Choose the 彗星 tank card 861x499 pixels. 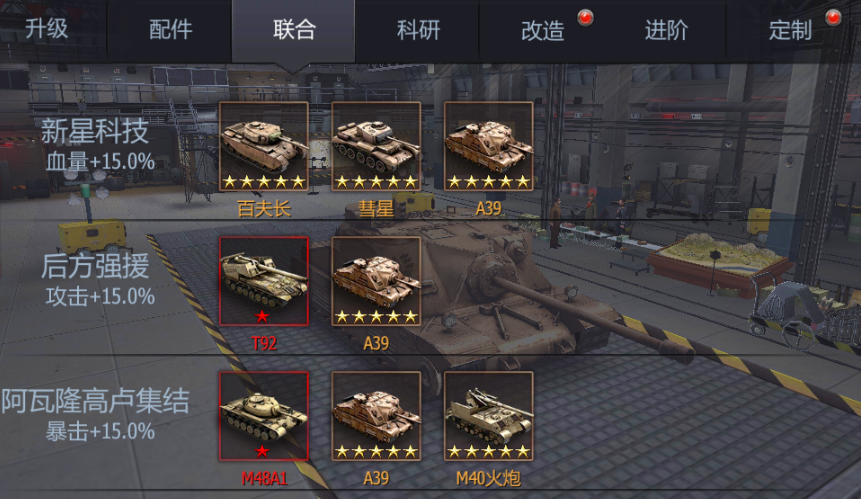point(376,146)
